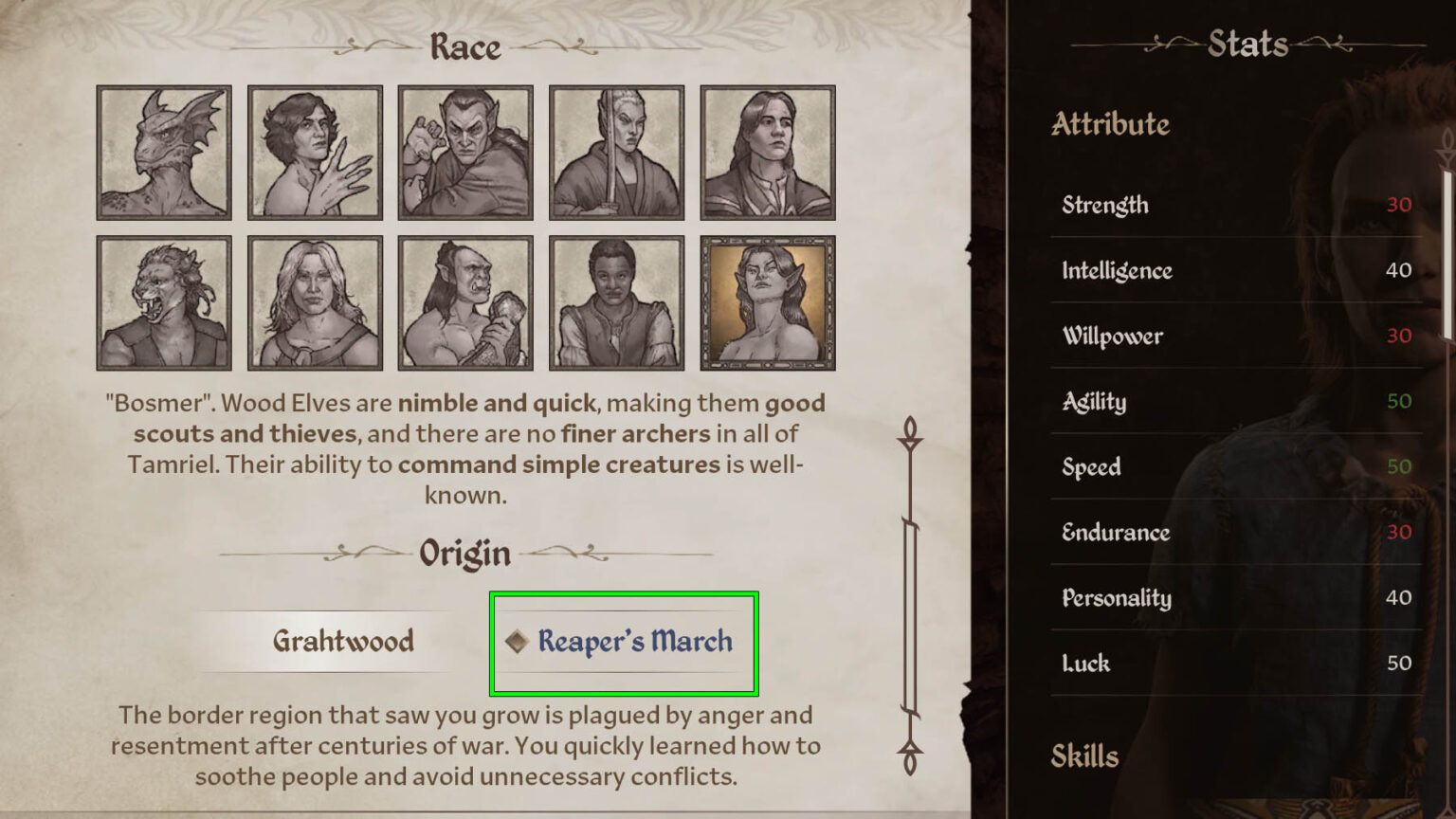Choose the Grahtwood origin

pos(342,641)
